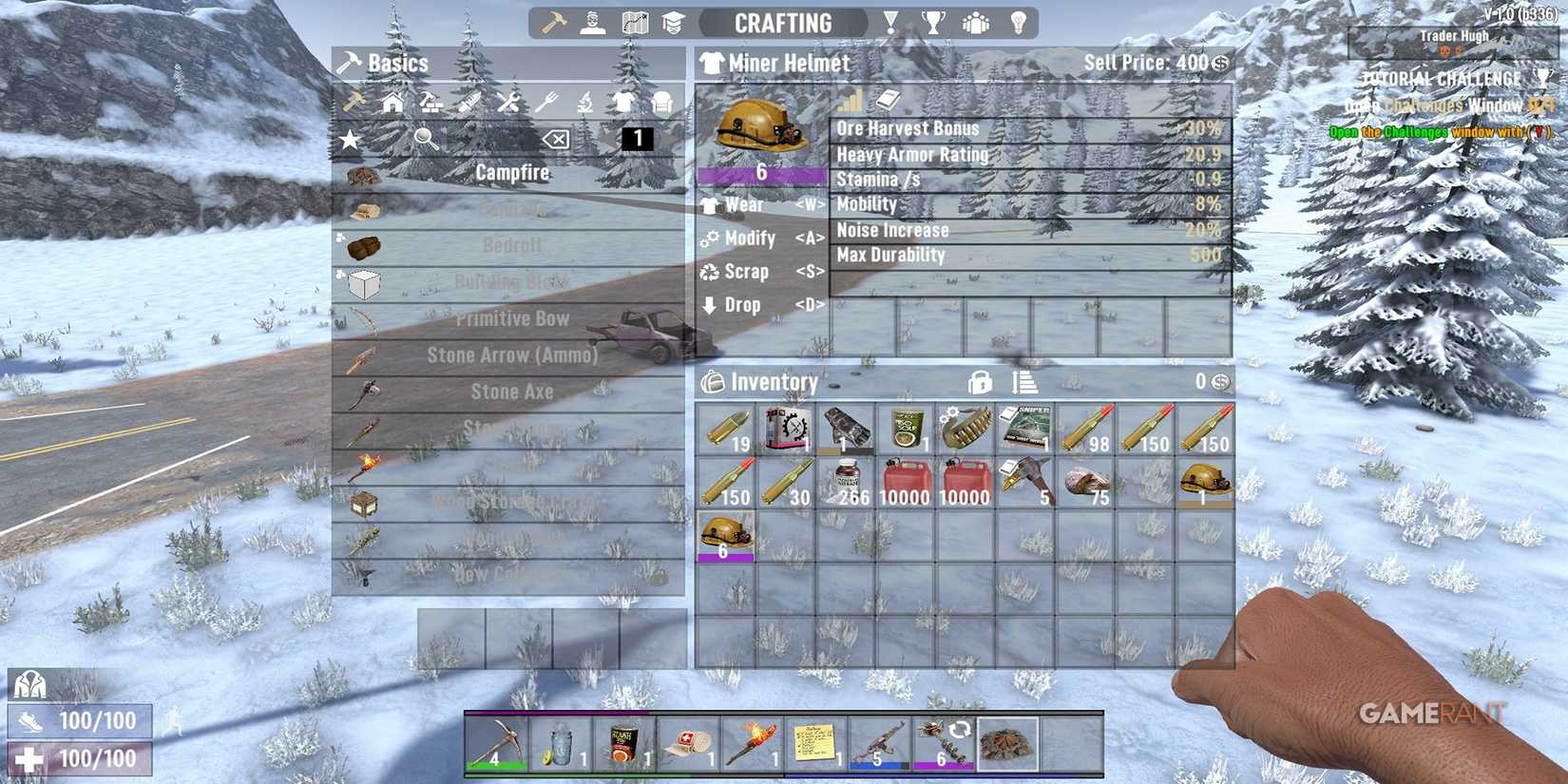This screenshot has width=1568, height=784.
Task: Toggle the favorites star filter
Action: (x=349, y=139)
